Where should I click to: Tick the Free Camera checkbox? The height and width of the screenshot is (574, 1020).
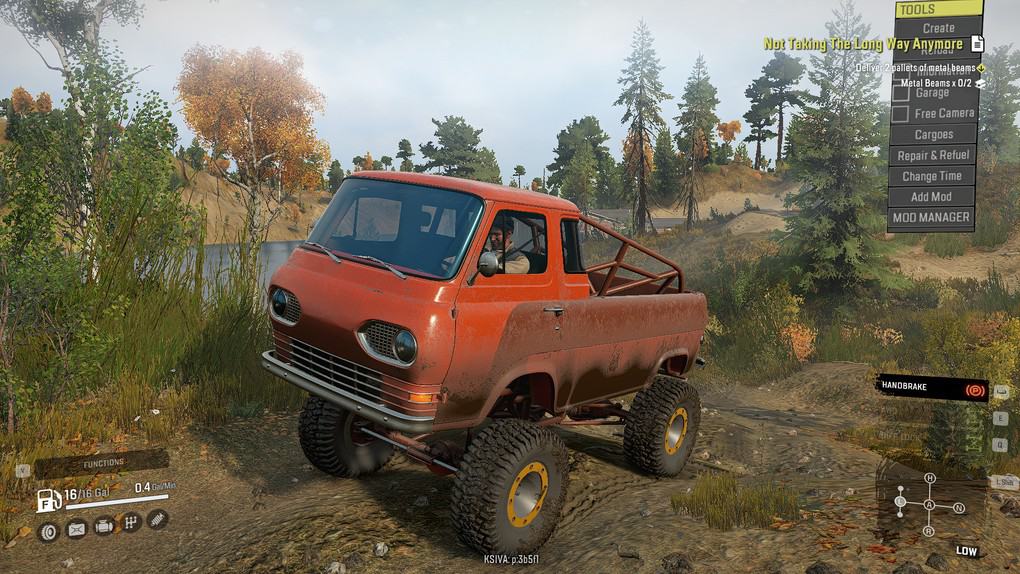[x=900, y=114]
